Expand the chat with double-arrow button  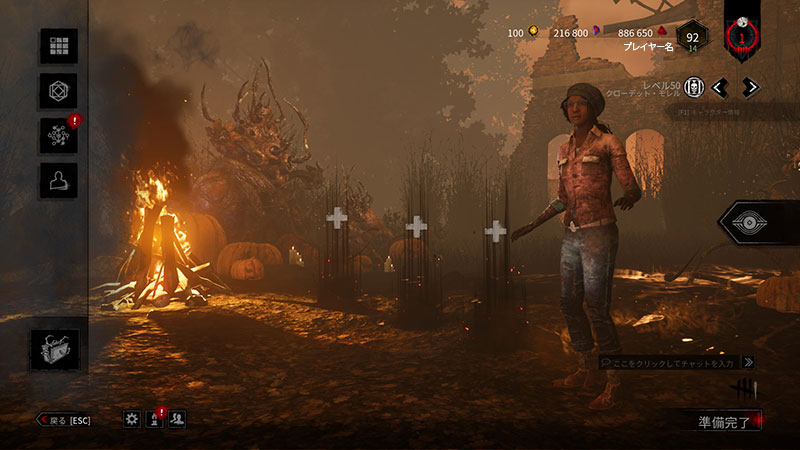pos(748,362)
